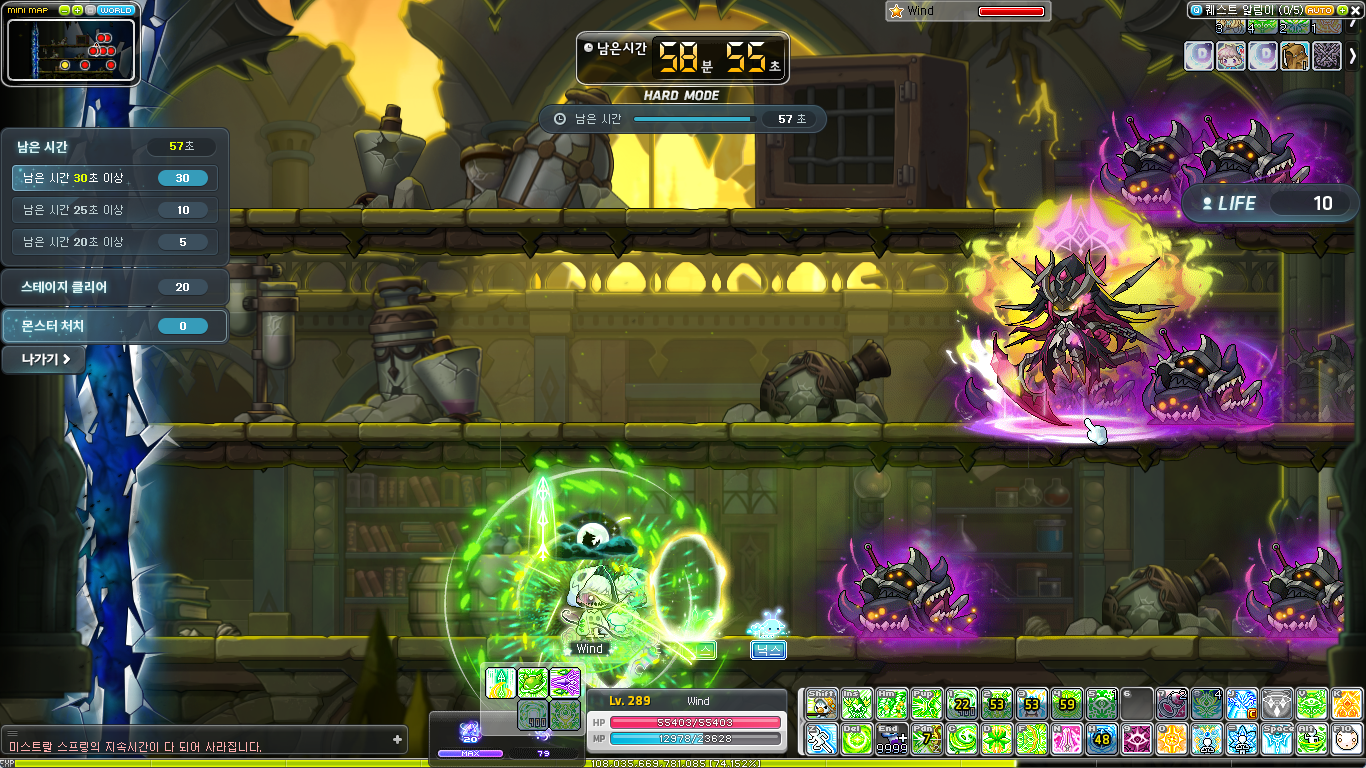The width and height of the screenshot is (1366, 768).
Task: Toggle the quest notifier AUTO button
Action: tap(1320, 10)
